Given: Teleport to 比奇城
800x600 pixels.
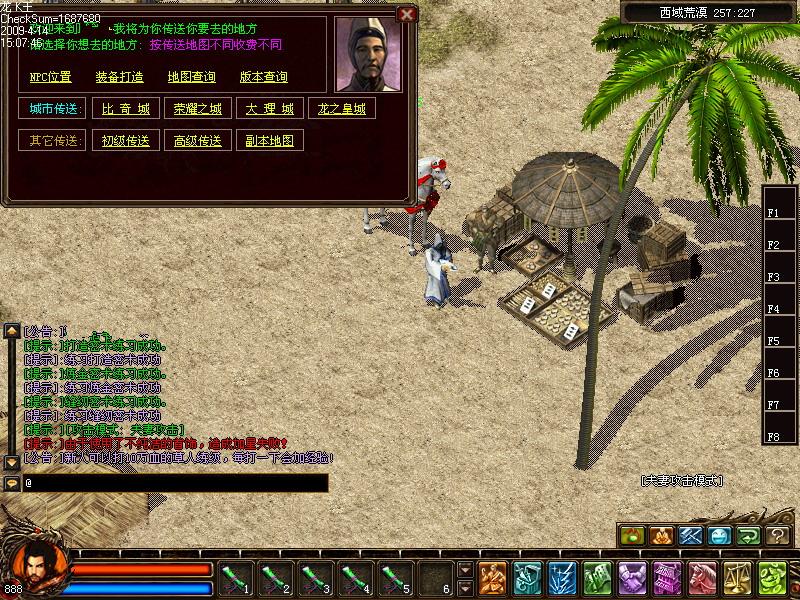Looking at the screenshot, I should pyautogui.click(x=125, y=109).
